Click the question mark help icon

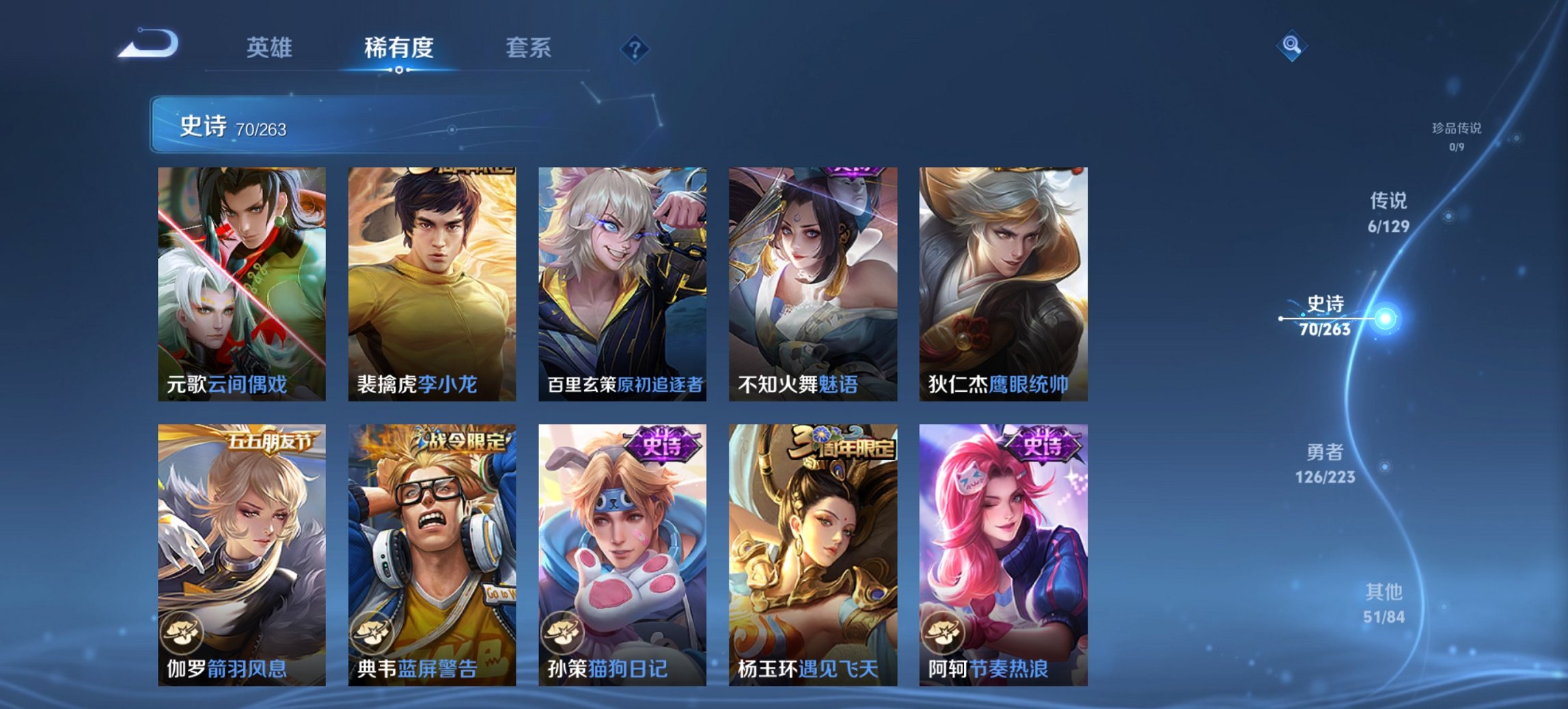(635, 49)
